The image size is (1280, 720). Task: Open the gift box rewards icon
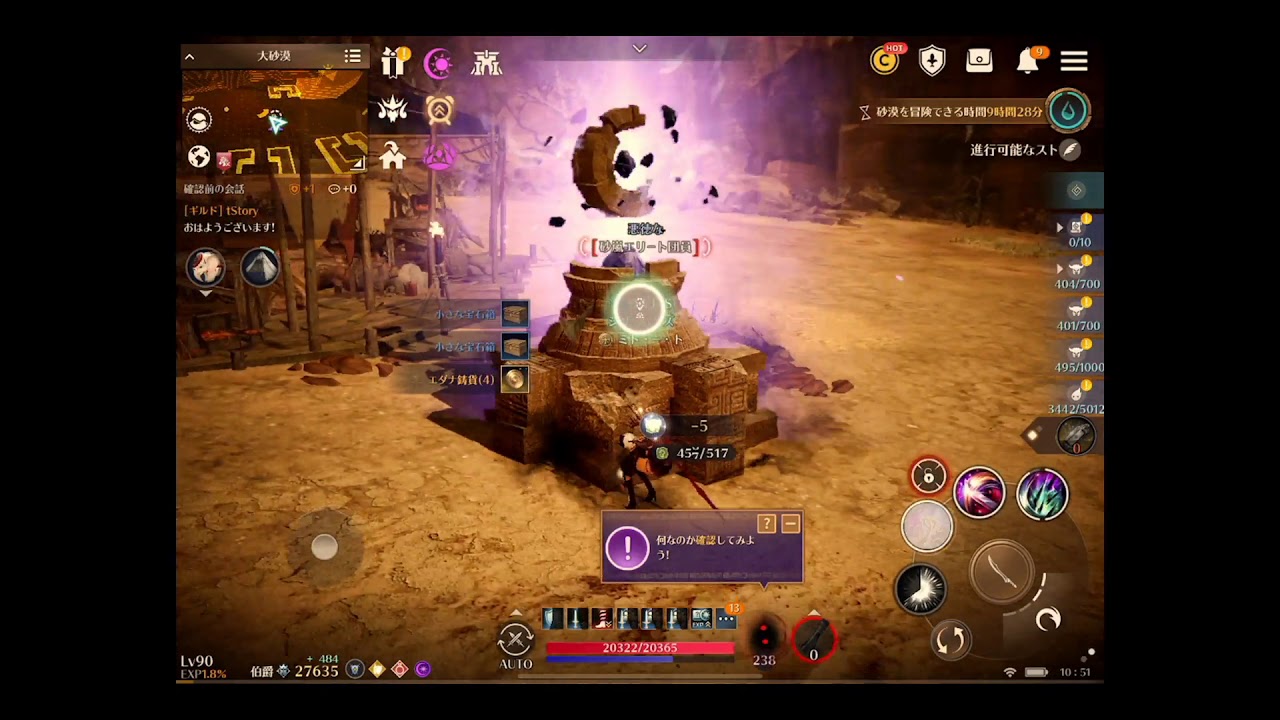394,63
